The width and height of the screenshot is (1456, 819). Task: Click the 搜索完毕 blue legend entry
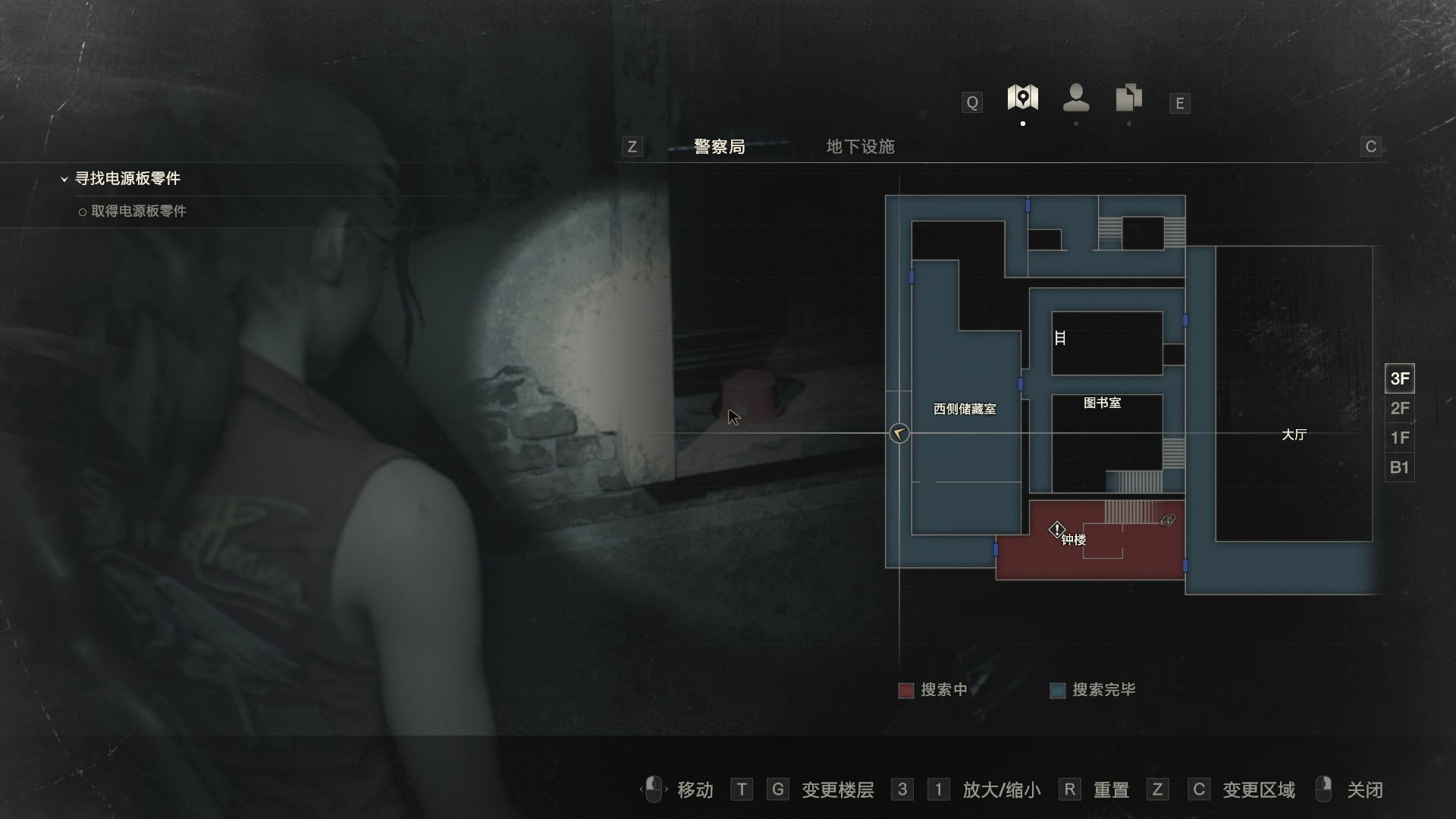[1093, 690]
